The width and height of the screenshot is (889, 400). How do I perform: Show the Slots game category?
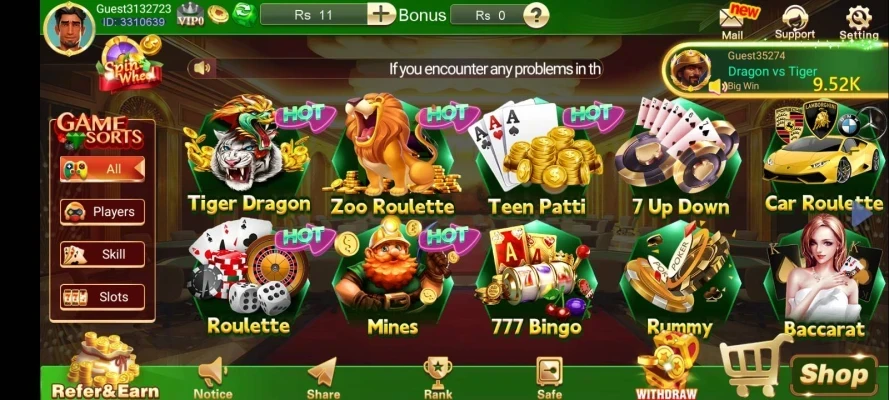tap(102, 297)
